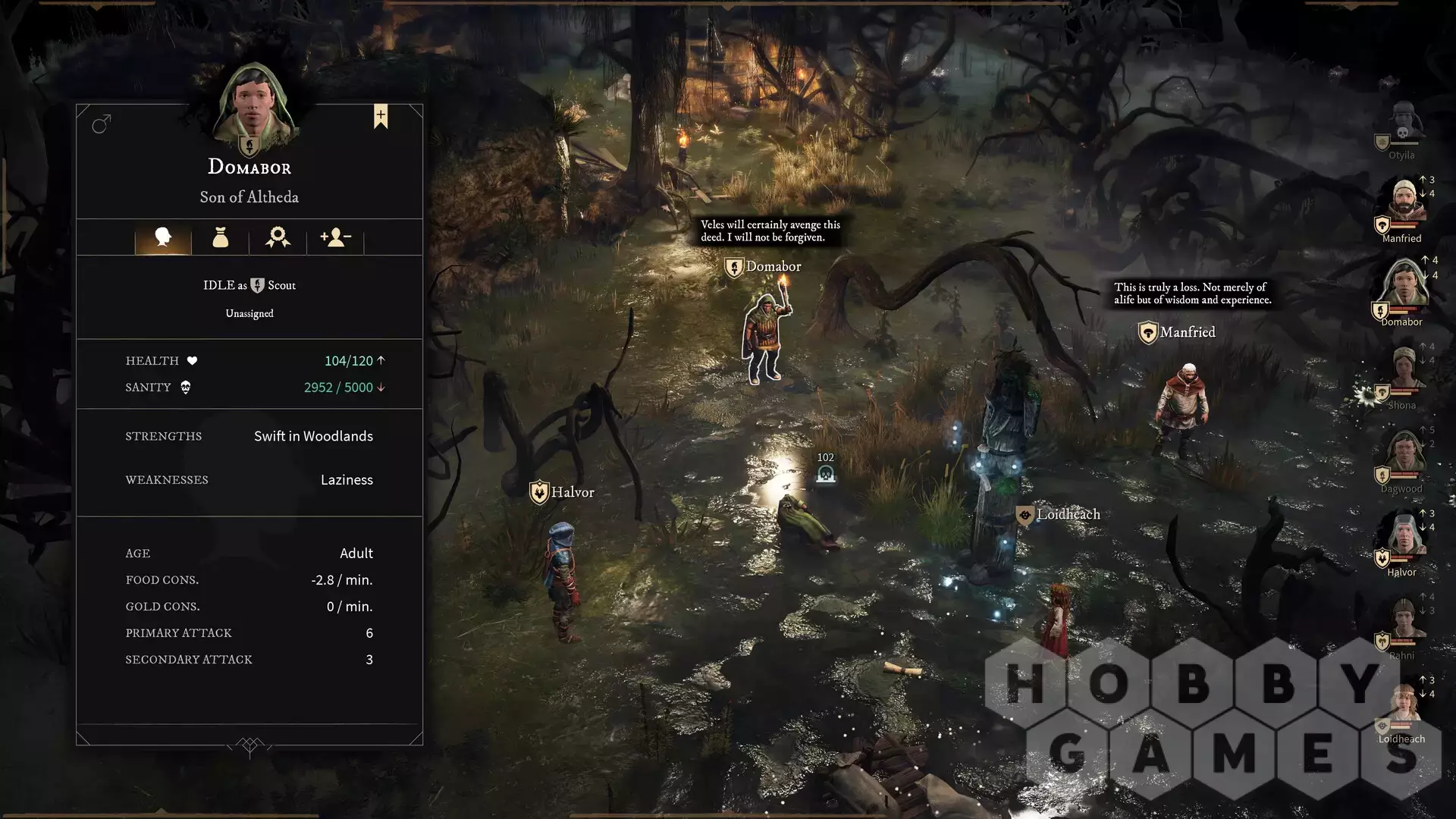Select Halvor's portrait in the villager list
This screenshot has height=819, width=1456.
1404,537
